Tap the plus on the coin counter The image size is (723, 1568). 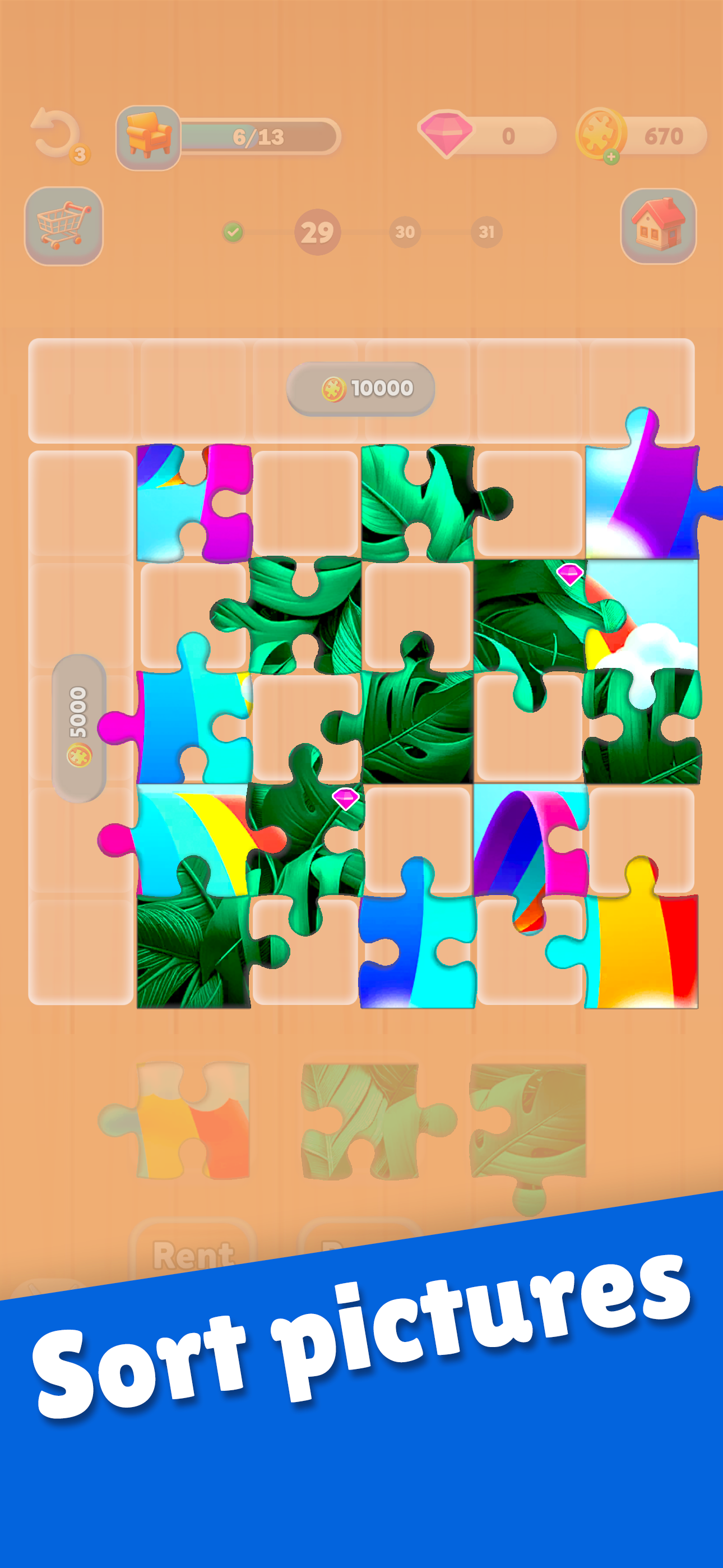coord(610,157)
